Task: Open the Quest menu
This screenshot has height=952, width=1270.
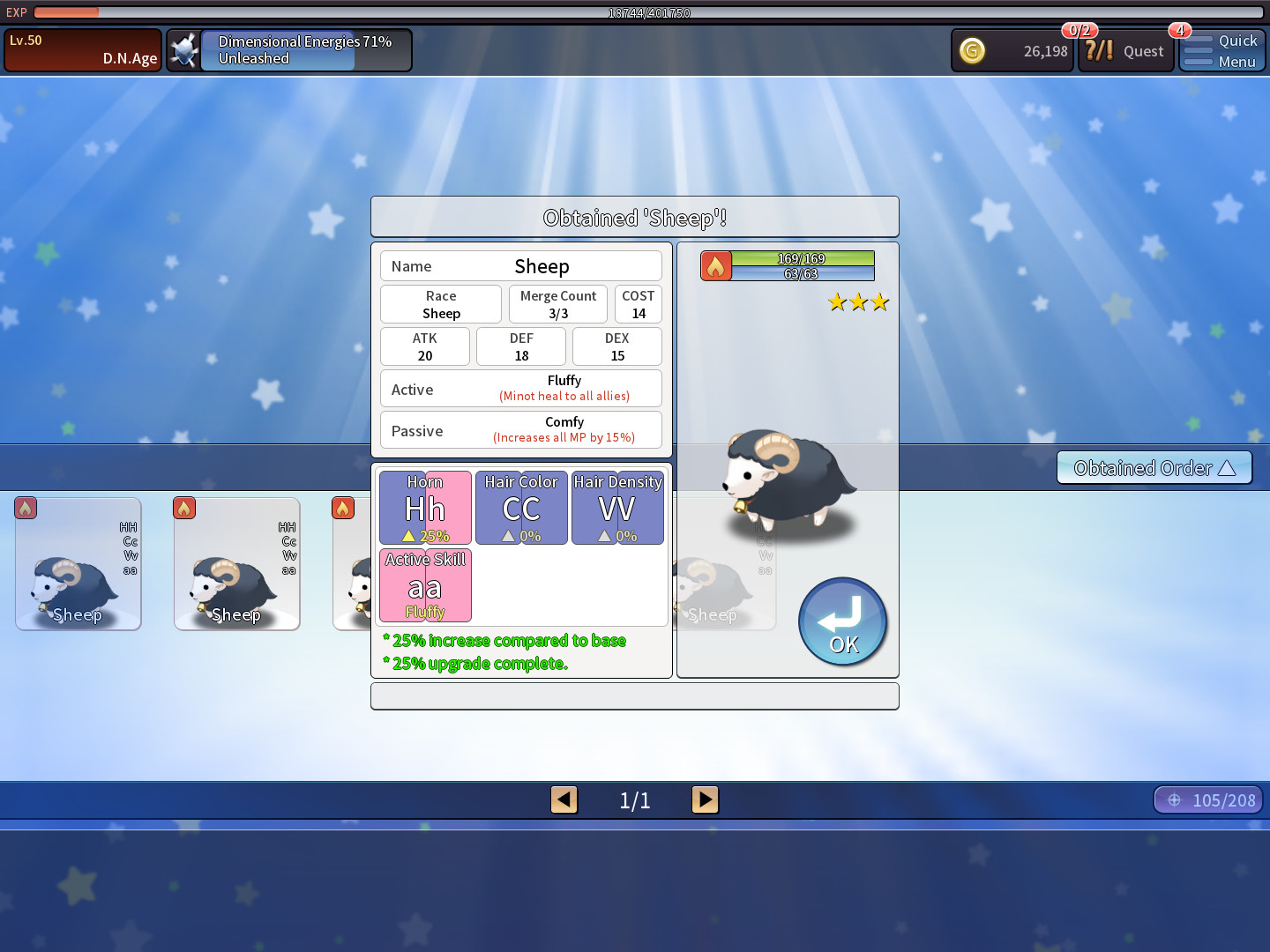Action: click(x=1143, y=51)
